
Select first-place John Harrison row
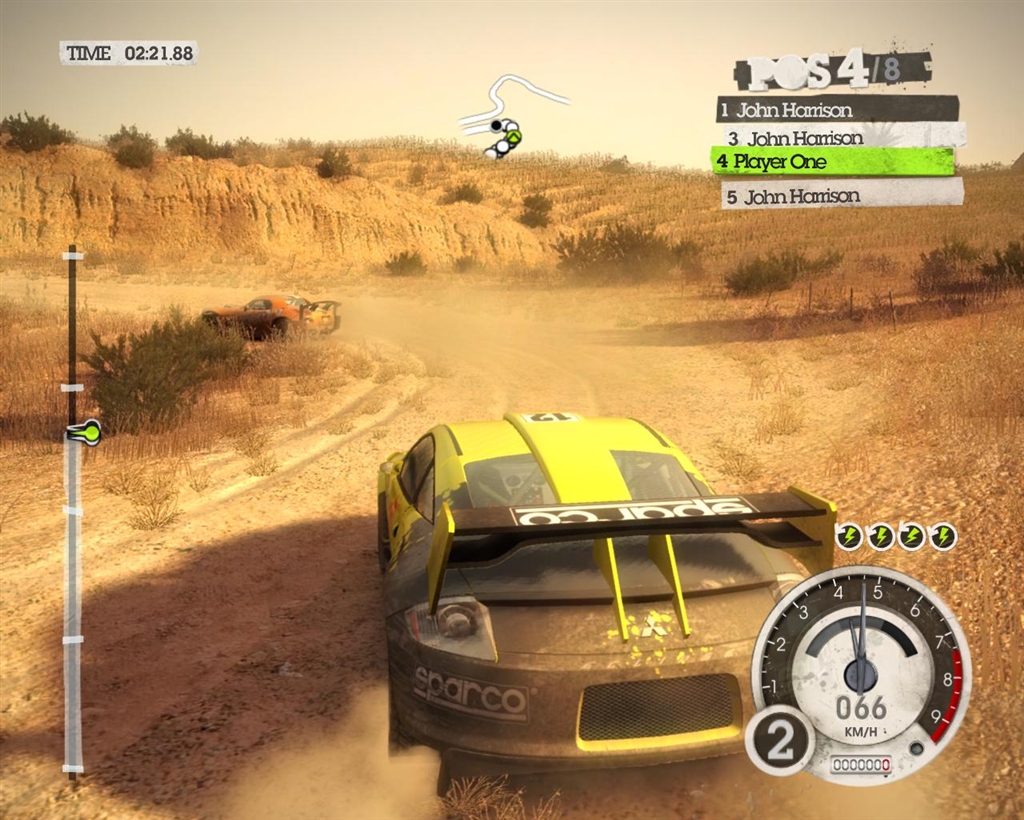836,109
